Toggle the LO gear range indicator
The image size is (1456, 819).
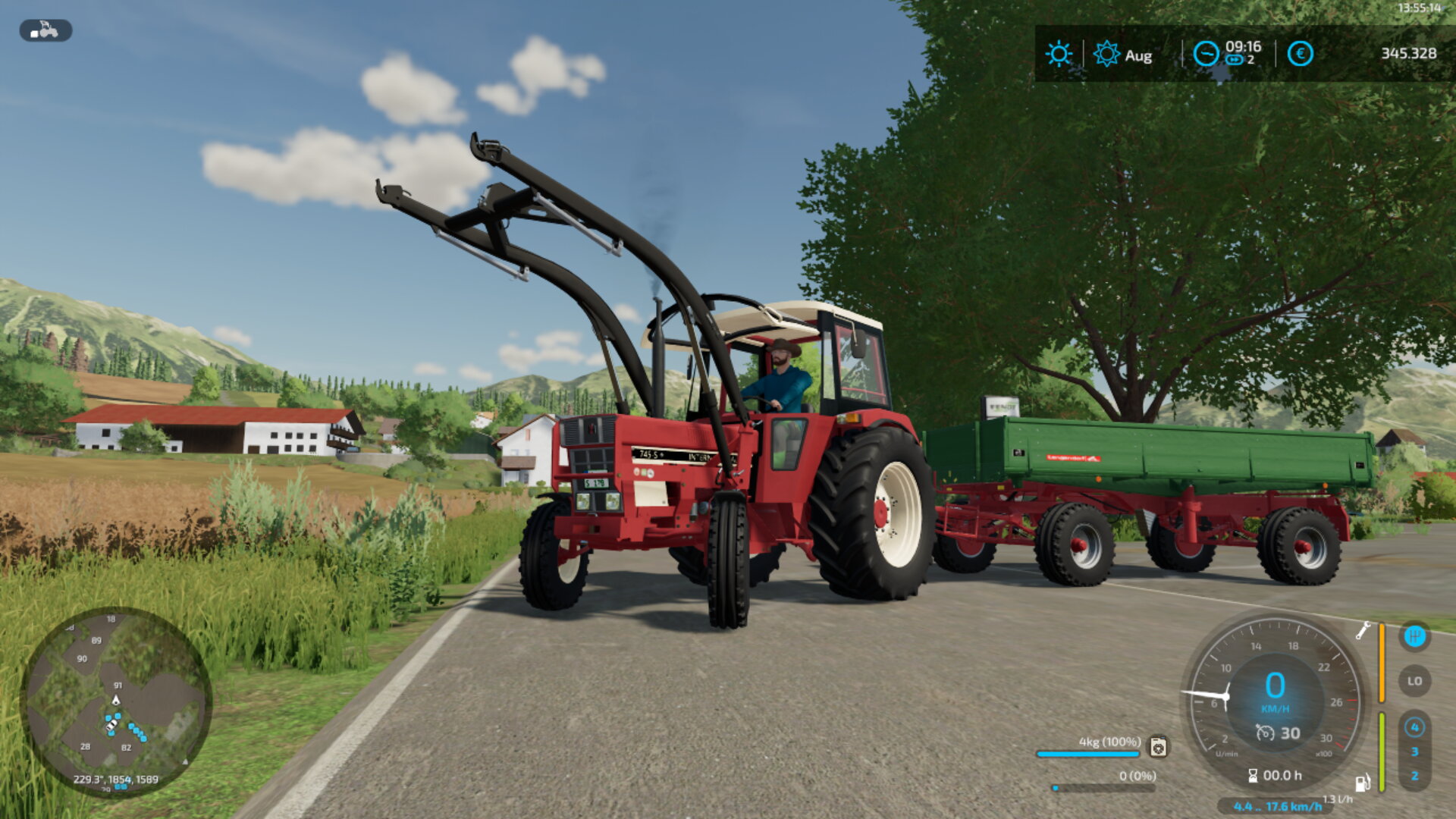pos(1414,681)
